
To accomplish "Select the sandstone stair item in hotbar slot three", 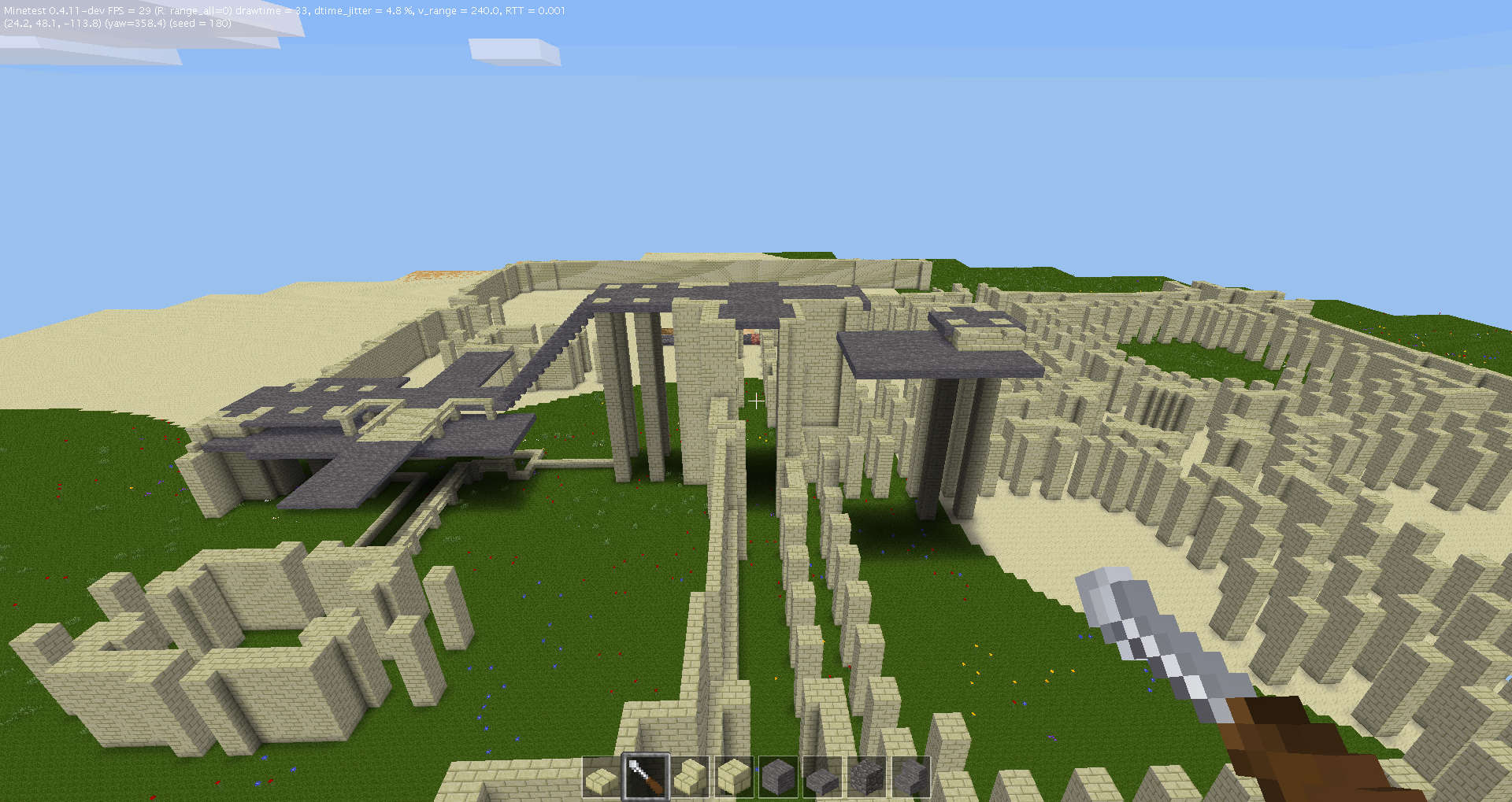I will tap(691, 775).
